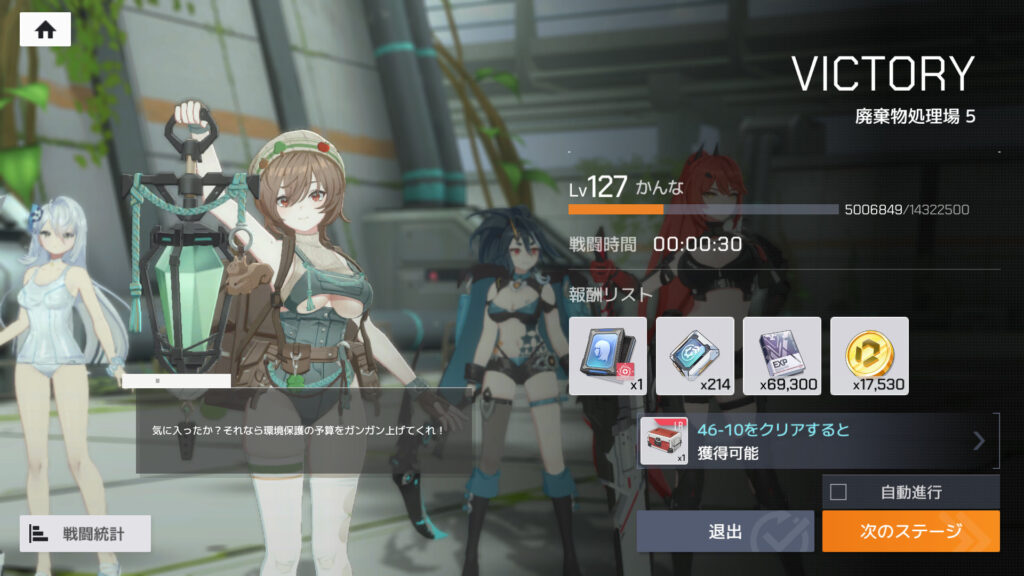Open the 戦闘統計 battle statistics
This screenshot has width=1024, height=576.
tap(85, 534)
